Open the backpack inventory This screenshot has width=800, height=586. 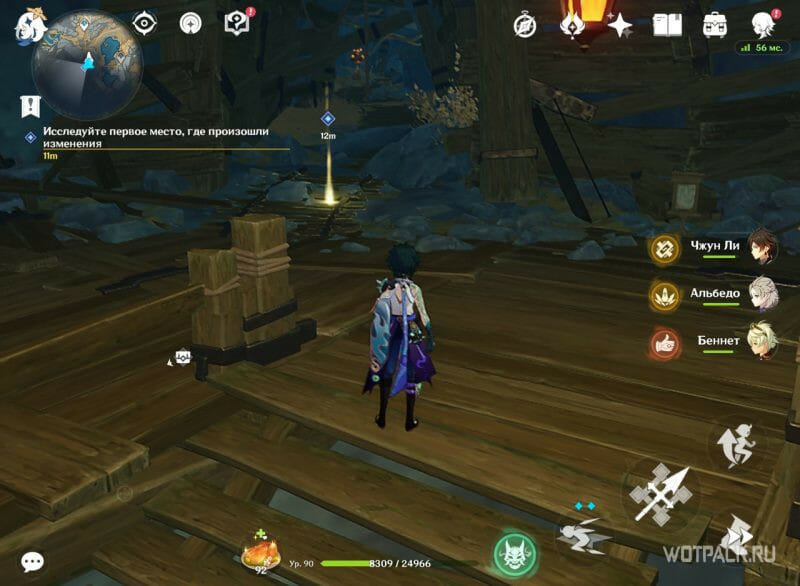(715, 25)
